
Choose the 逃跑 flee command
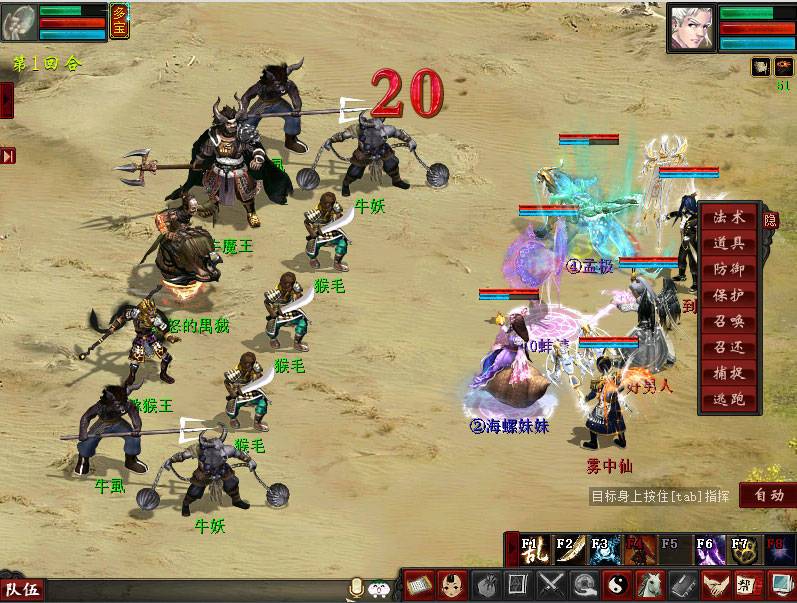tap(728, 400)
